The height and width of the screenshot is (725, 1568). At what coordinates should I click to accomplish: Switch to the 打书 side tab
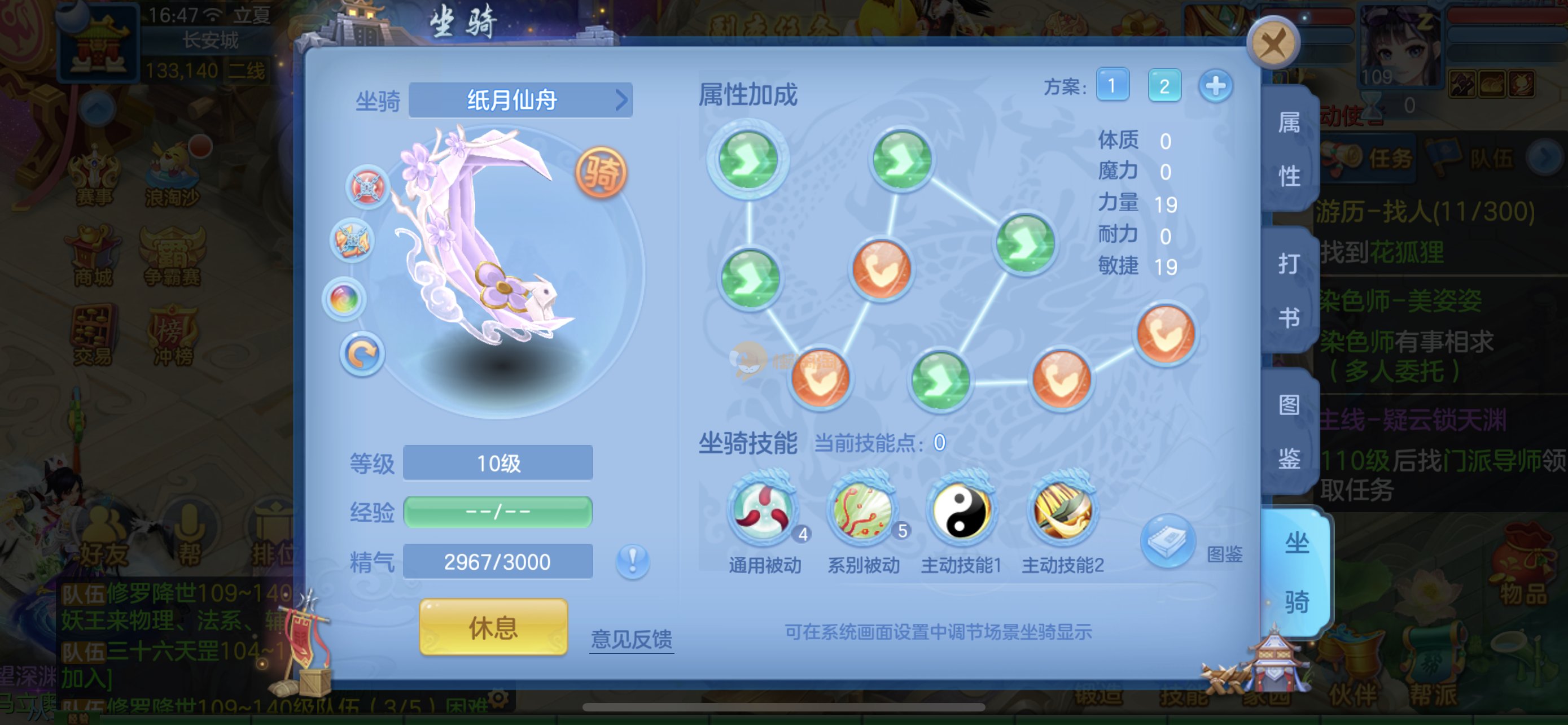[x=1289, y=291]
